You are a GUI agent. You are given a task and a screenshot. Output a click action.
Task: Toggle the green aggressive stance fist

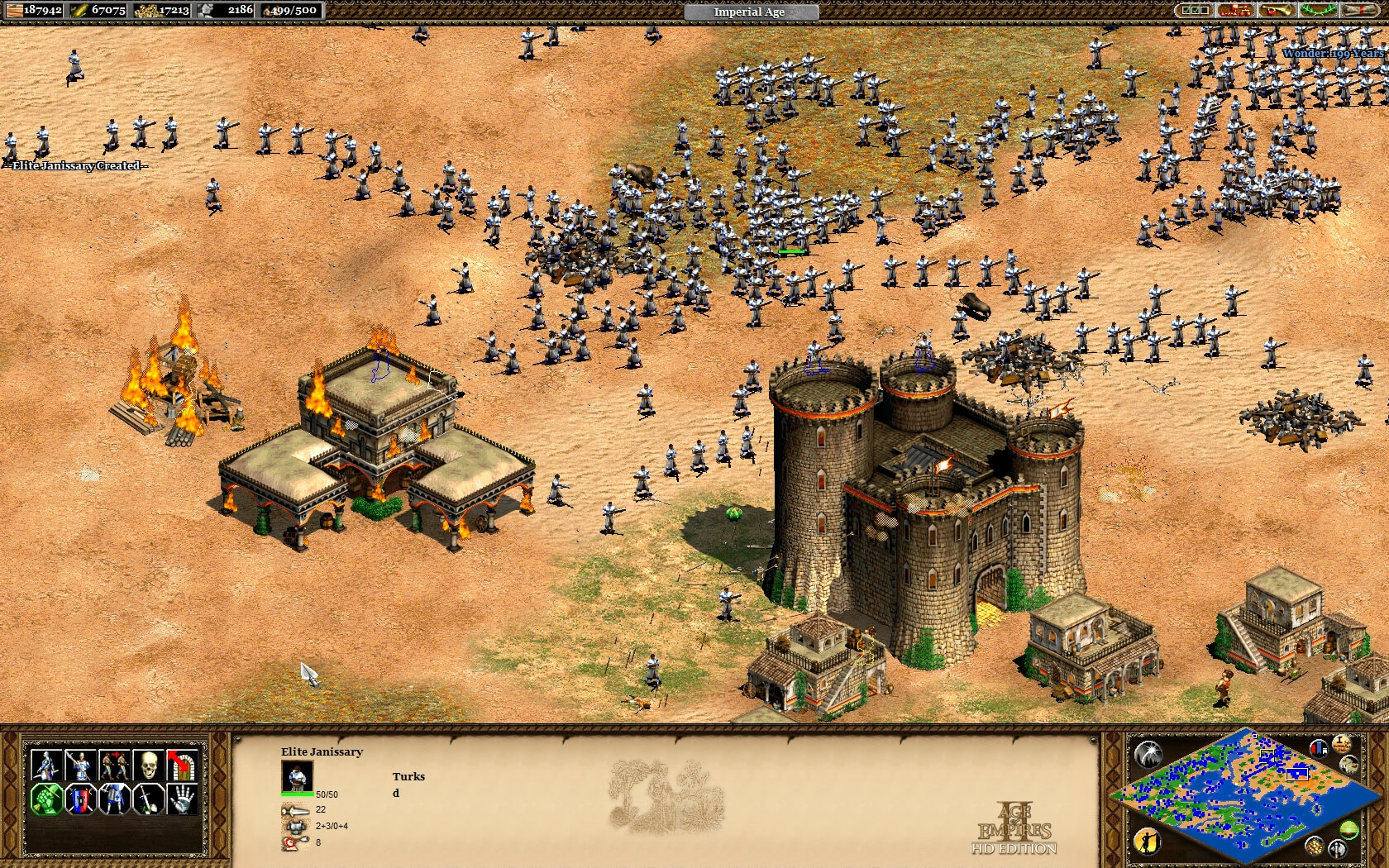coord(47,800)
